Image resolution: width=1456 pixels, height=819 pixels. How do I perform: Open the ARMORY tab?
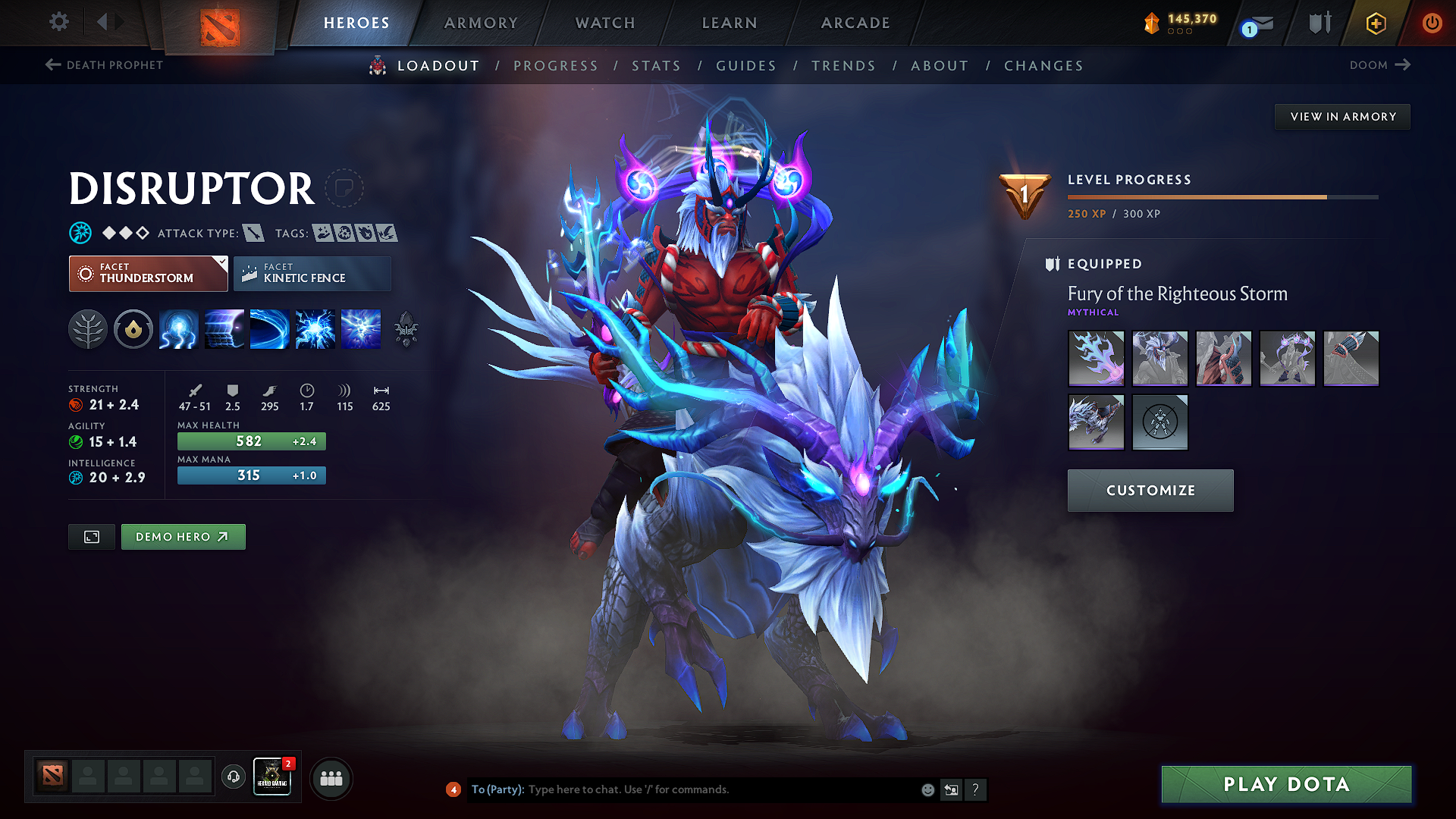tap(481, 23)
